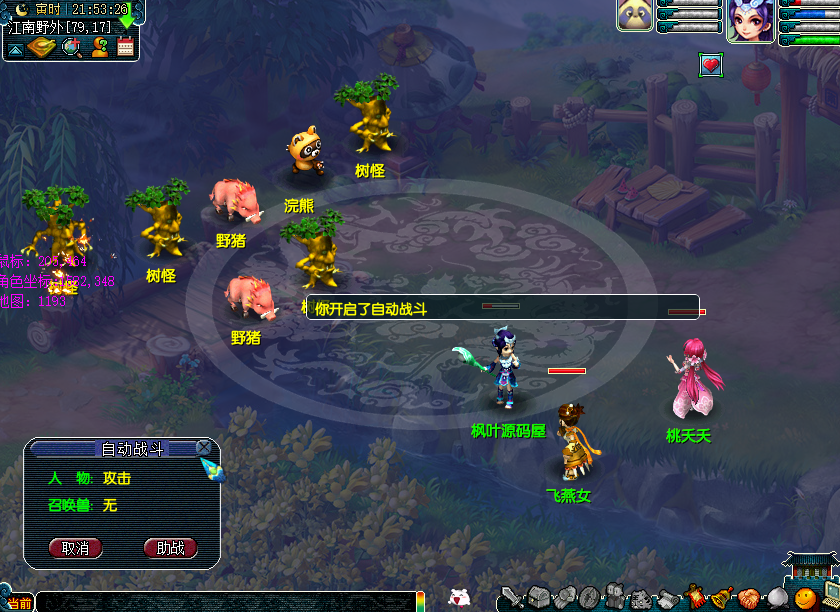Open the helper icon with question mark
Screen dimensions: 840x612
tap(100, 46)
